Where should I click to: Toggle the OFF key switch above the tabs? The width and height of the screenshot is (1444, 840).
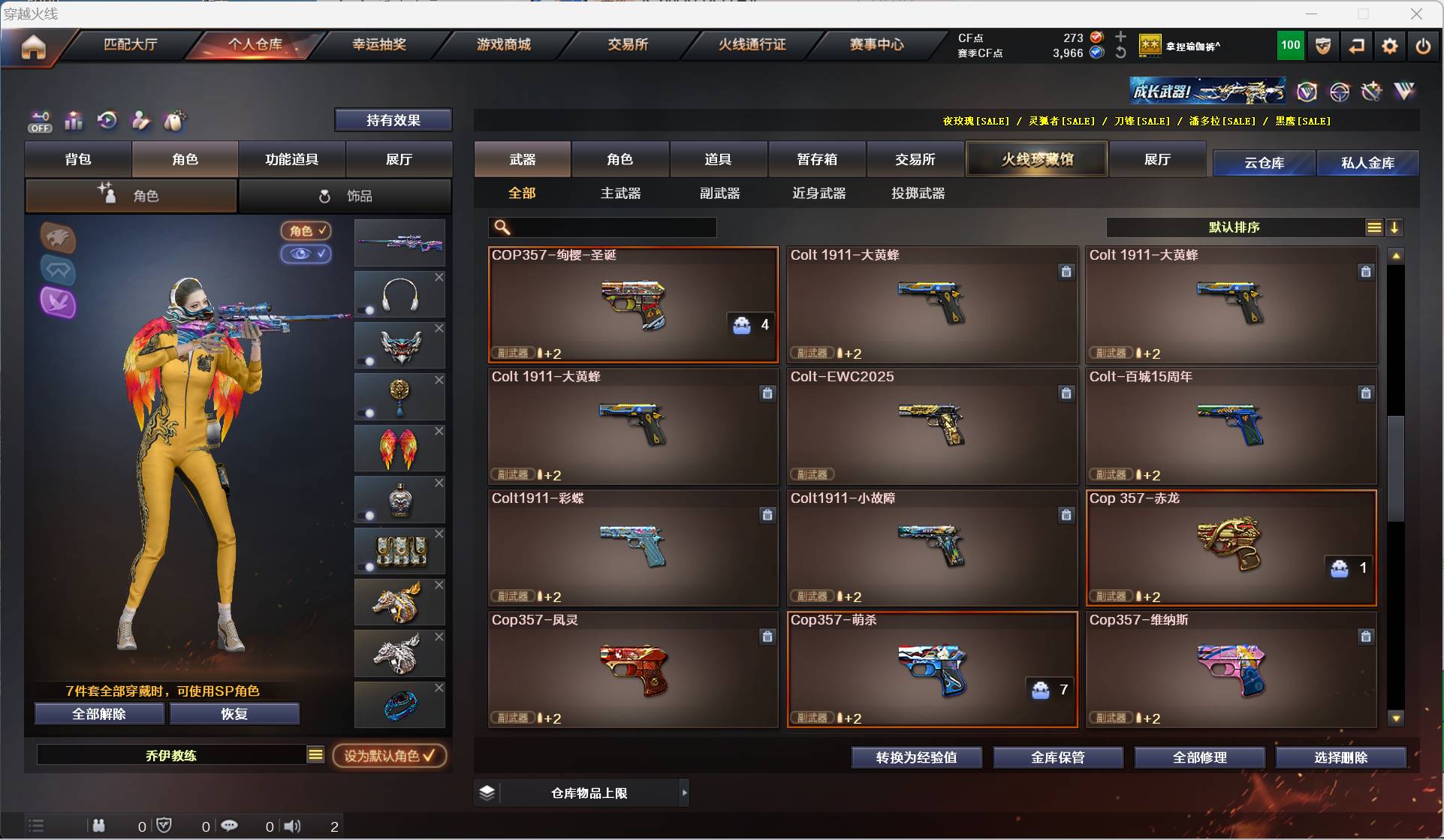coord(39,121)
